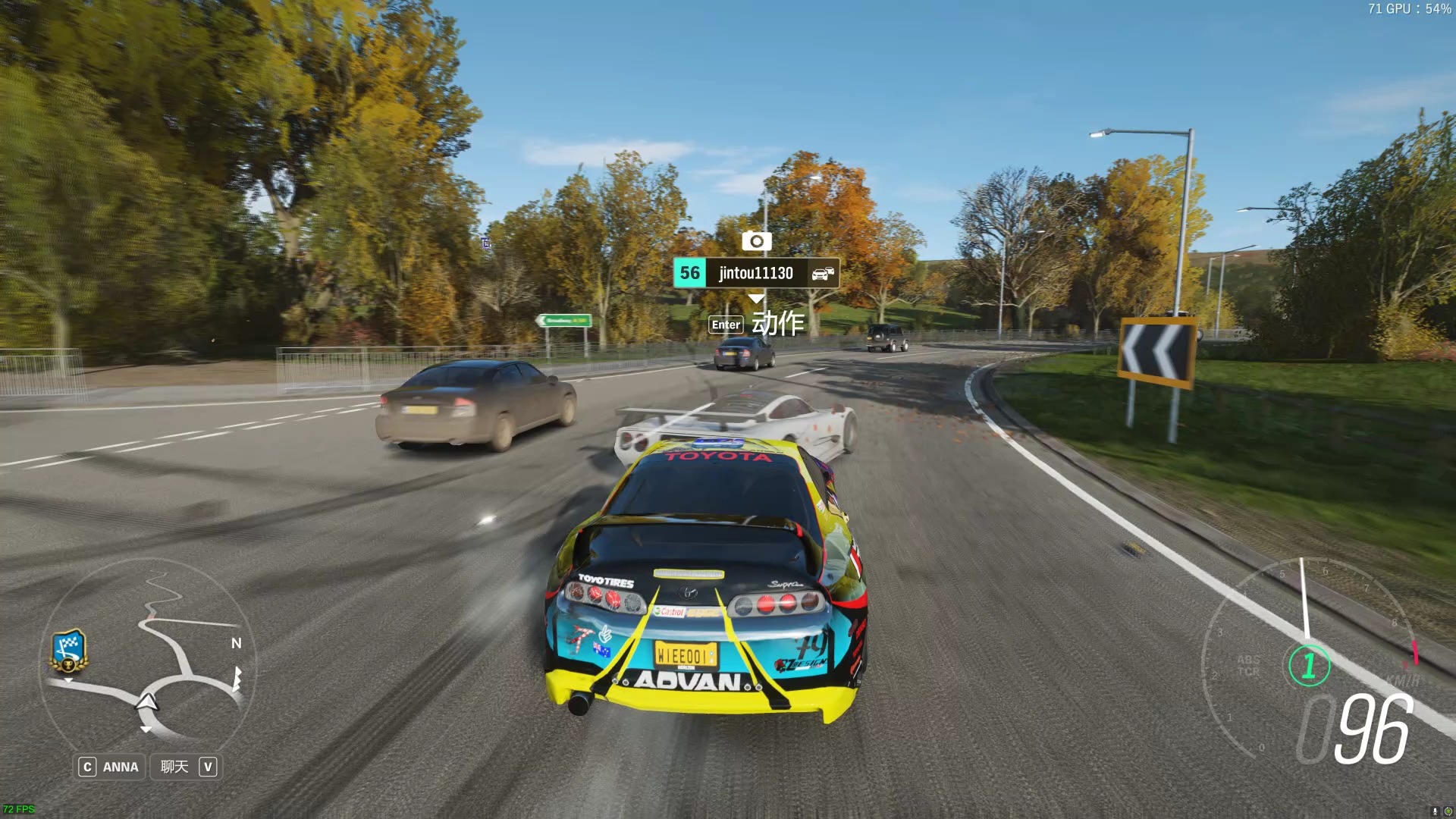Image resolution: width=1456 pixels, height=819 pixels.
Task: Open the ANNA assistant
Action: (x=111, y=767)
